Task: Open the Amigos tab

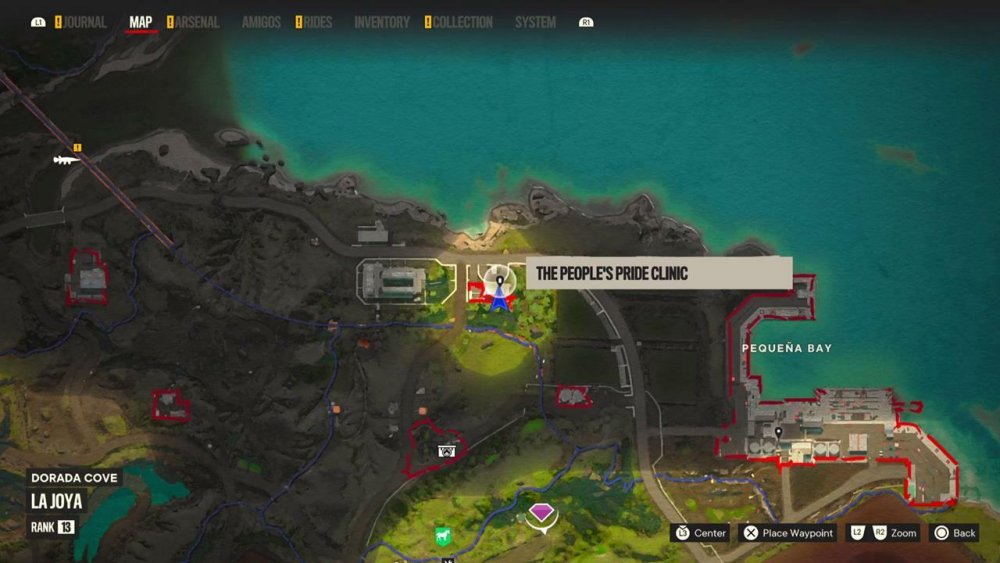Action: [261, 22]
